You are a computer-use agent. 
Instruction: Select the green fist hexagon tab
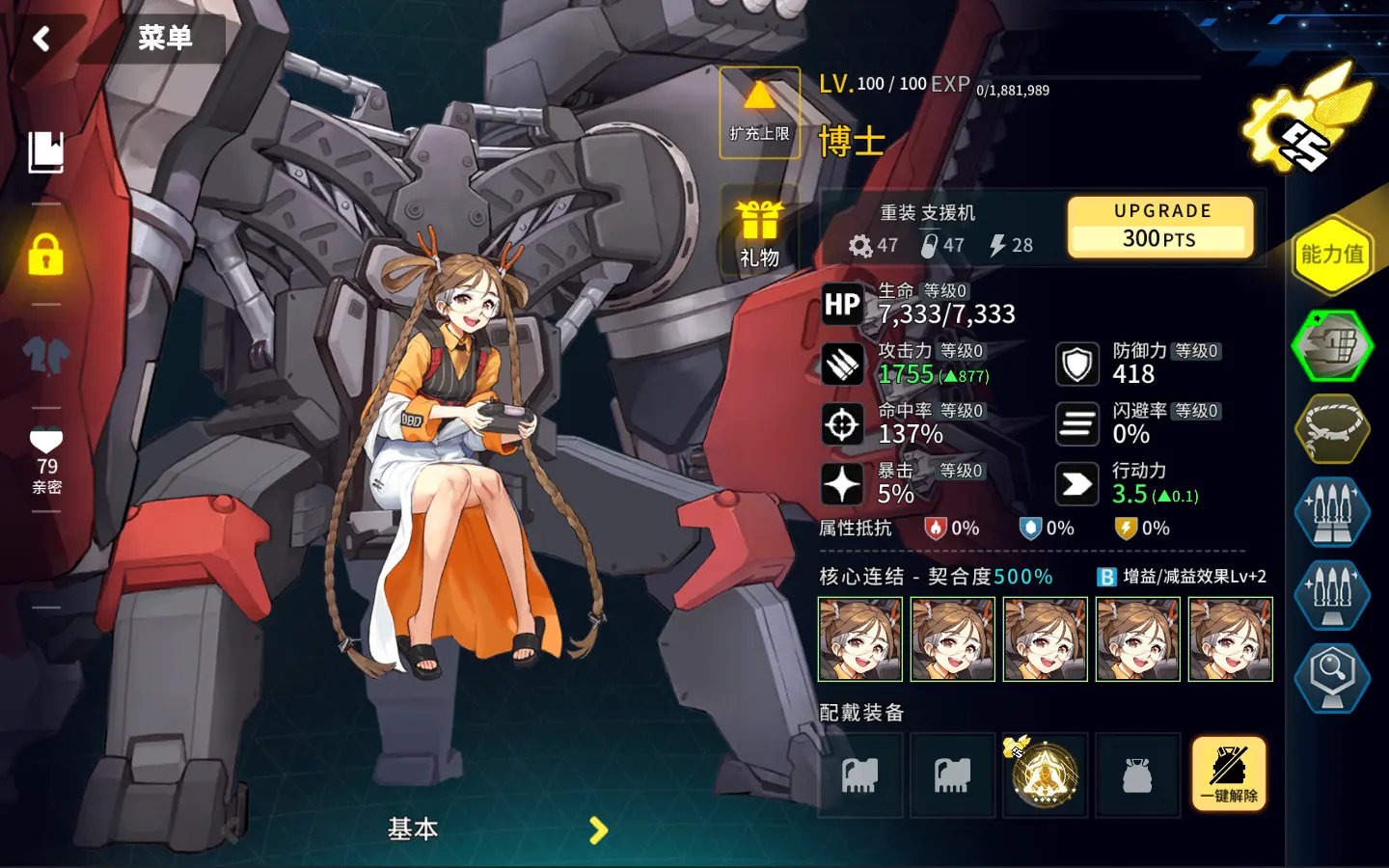pos(1331,345)
